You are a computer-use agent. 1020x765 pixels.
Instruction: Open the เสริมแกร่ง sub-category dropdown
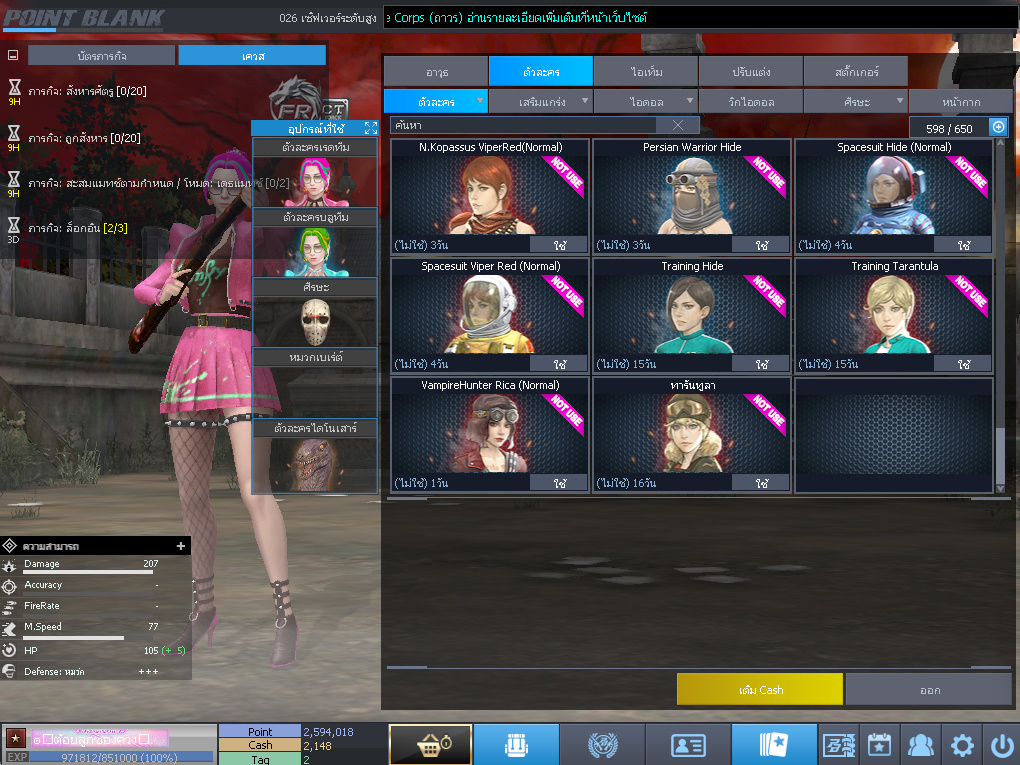(x=540, y=102)
